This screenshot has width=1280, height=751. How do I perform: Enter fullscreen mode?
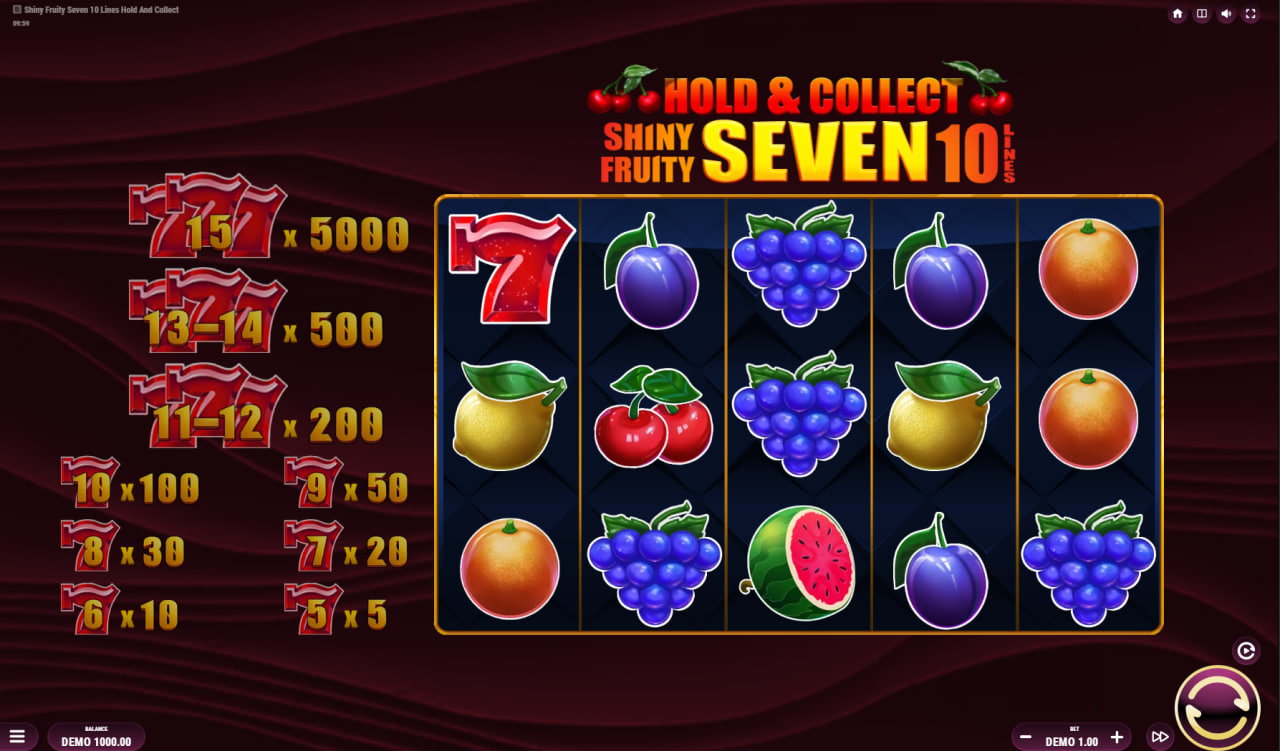pyautogui.click(x=1250, y=14)
